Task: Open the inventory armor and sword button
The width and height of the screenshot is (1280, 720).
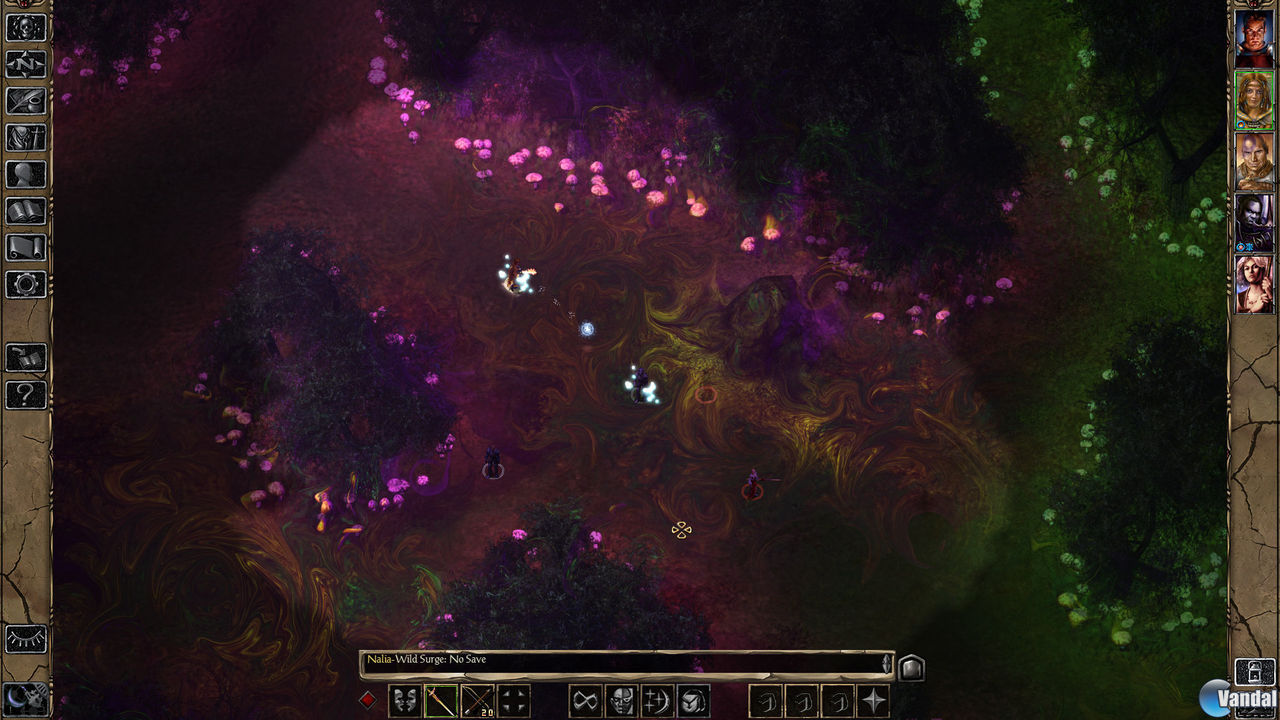Action: 26,138
